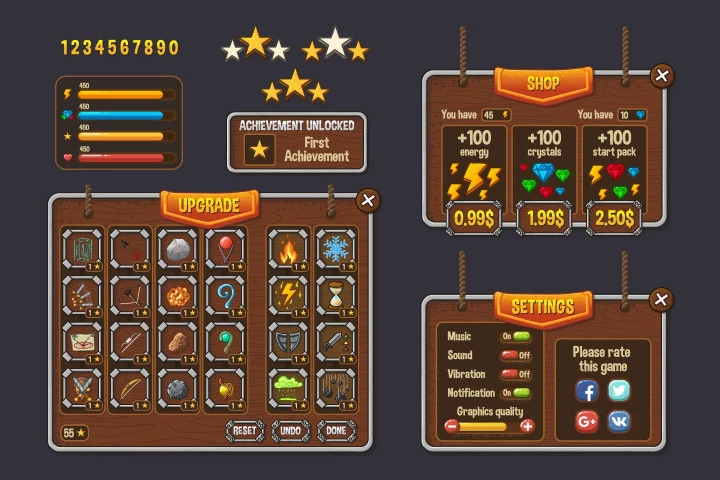Turn on the Vibration toggle
Viewport: 720px width, 480px height.
(515, 374)
